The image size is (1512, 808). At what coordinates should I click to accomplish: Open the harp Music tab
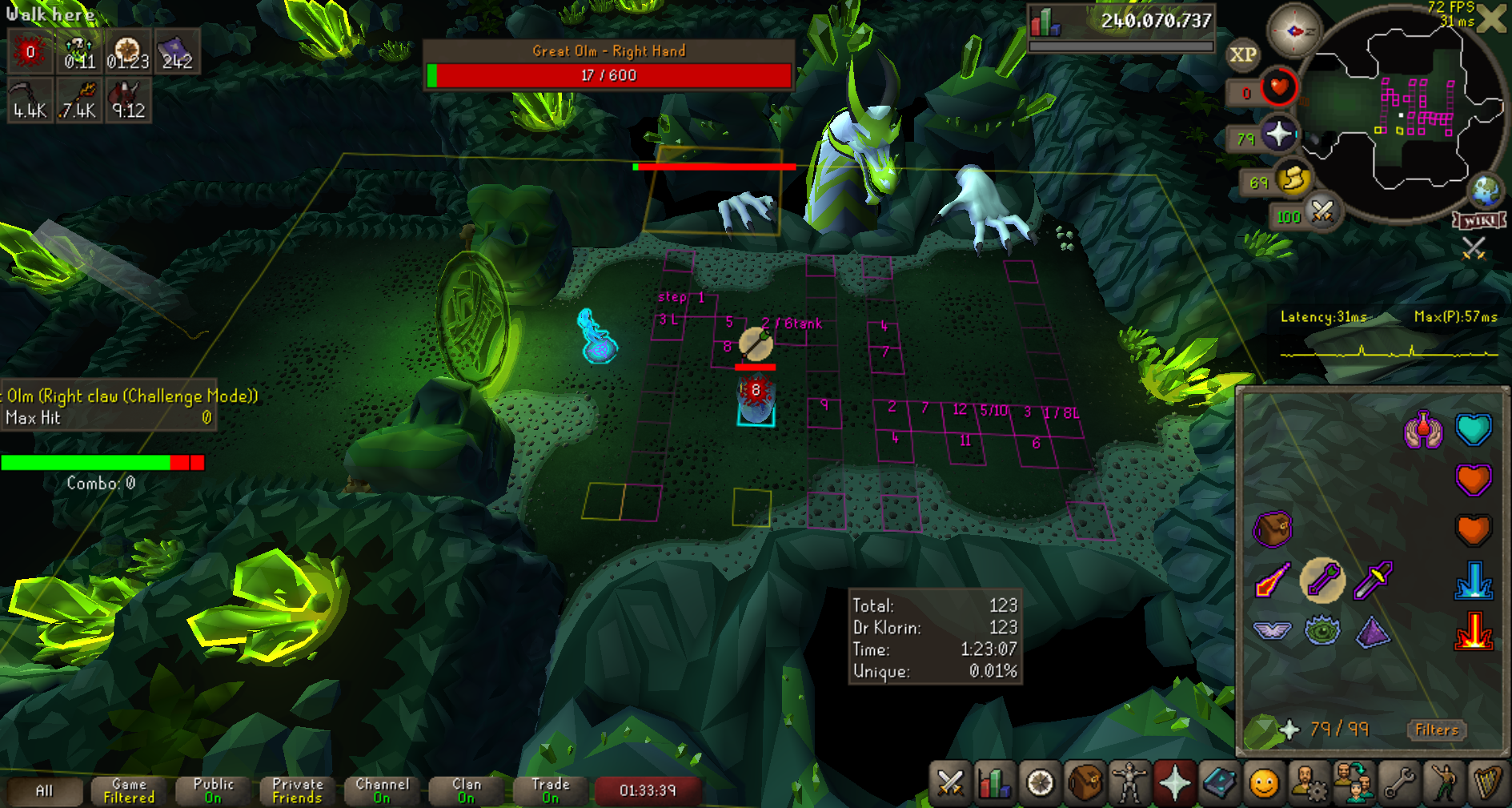(x=1488, y=782)
